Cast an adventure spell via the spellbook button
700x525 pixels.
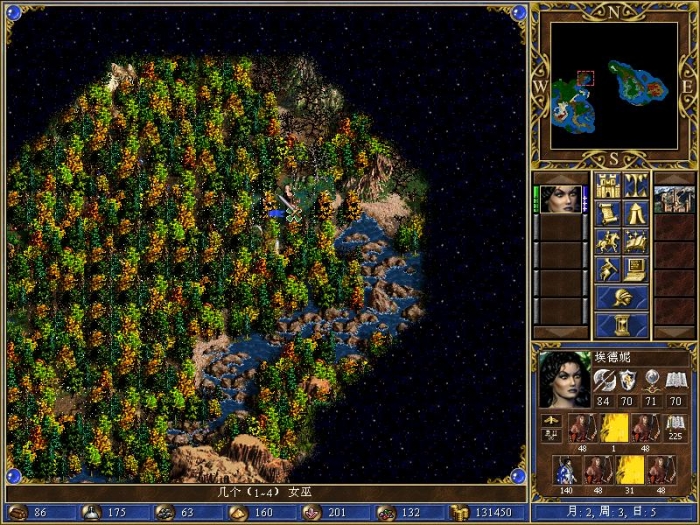[x=636, y=241]
